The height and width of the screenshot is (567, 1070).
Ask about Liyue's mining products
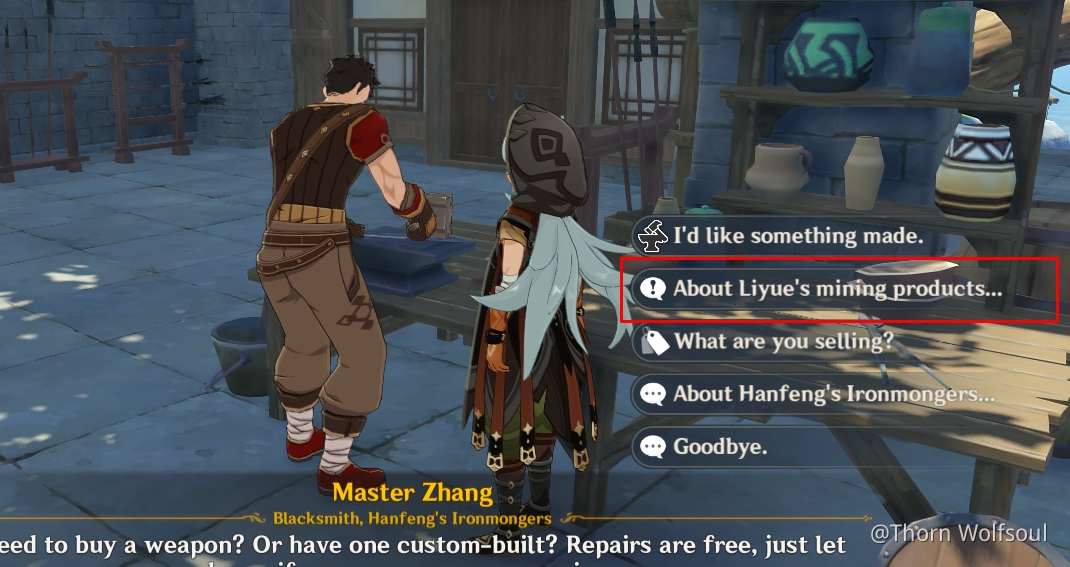pyautogui.click(x=836, y=289)
